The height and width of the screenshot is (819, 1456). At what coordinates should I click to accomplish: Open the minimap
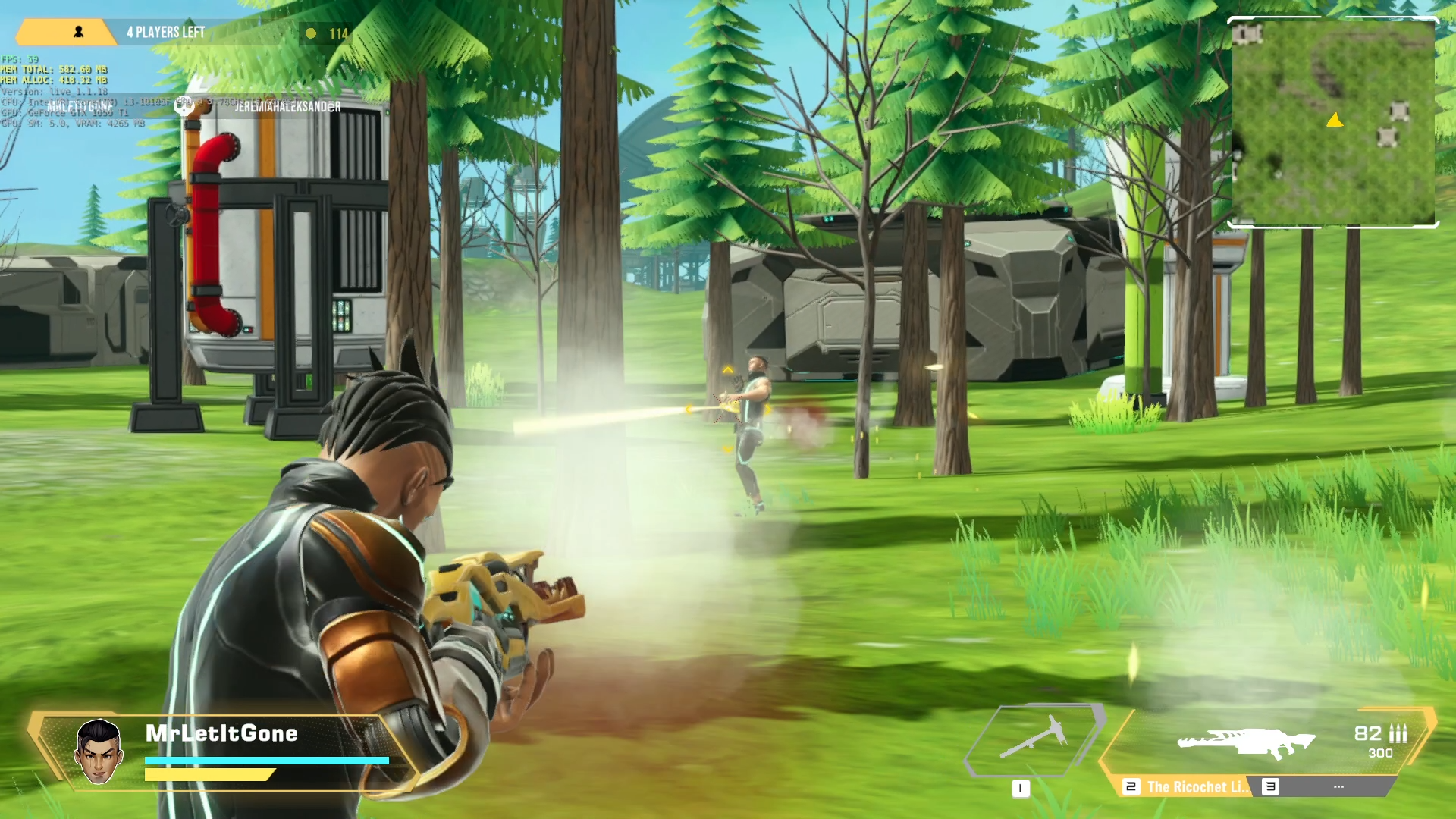1333,121
